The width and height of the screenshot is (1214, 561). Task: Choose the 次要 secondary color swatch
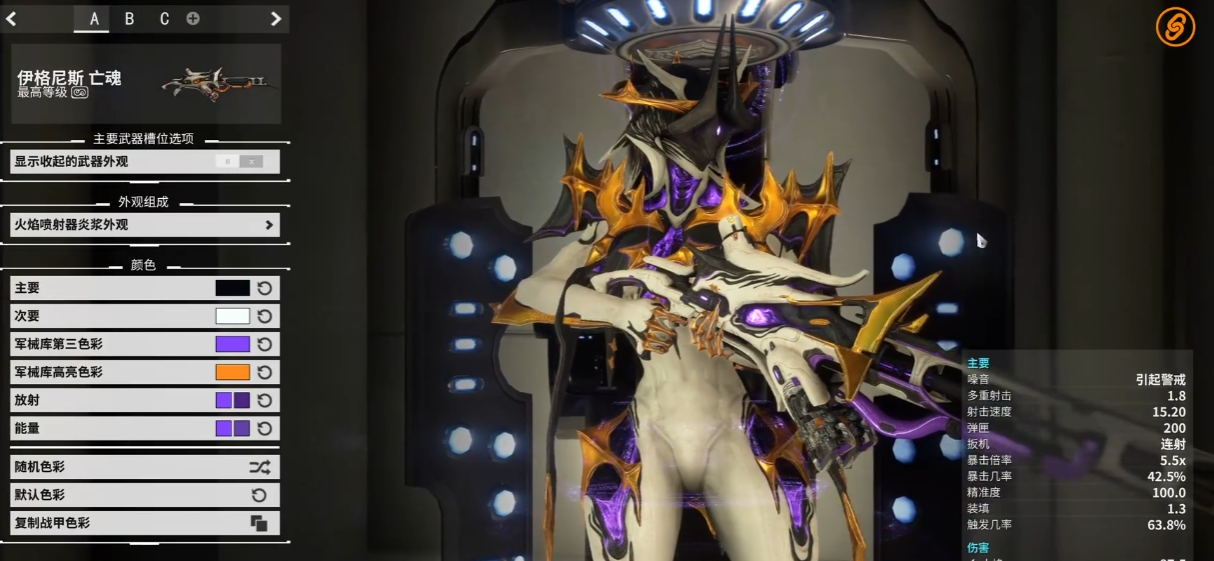click(232, 316)
